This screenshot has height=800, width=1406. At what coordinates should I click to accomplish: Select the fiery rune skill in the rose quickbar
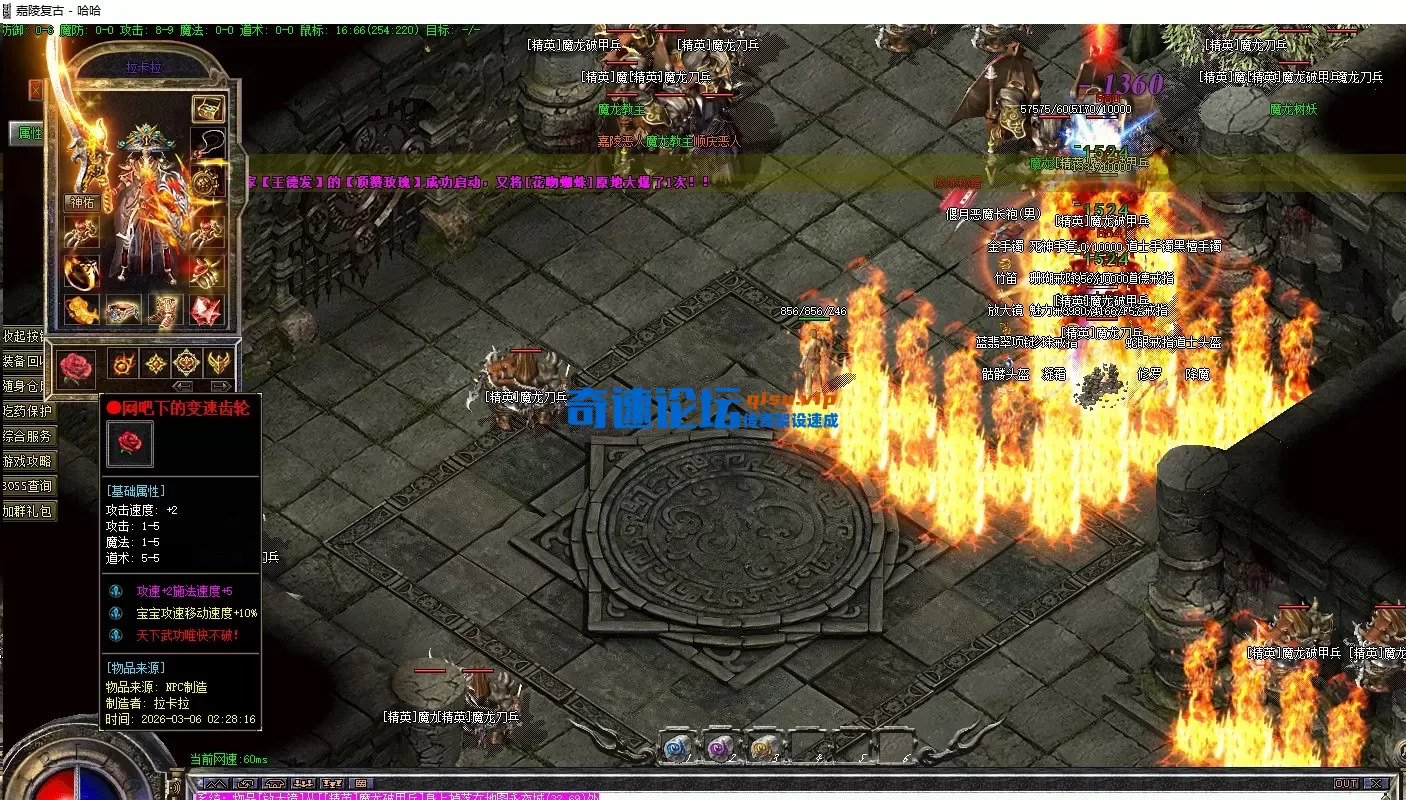124,363
